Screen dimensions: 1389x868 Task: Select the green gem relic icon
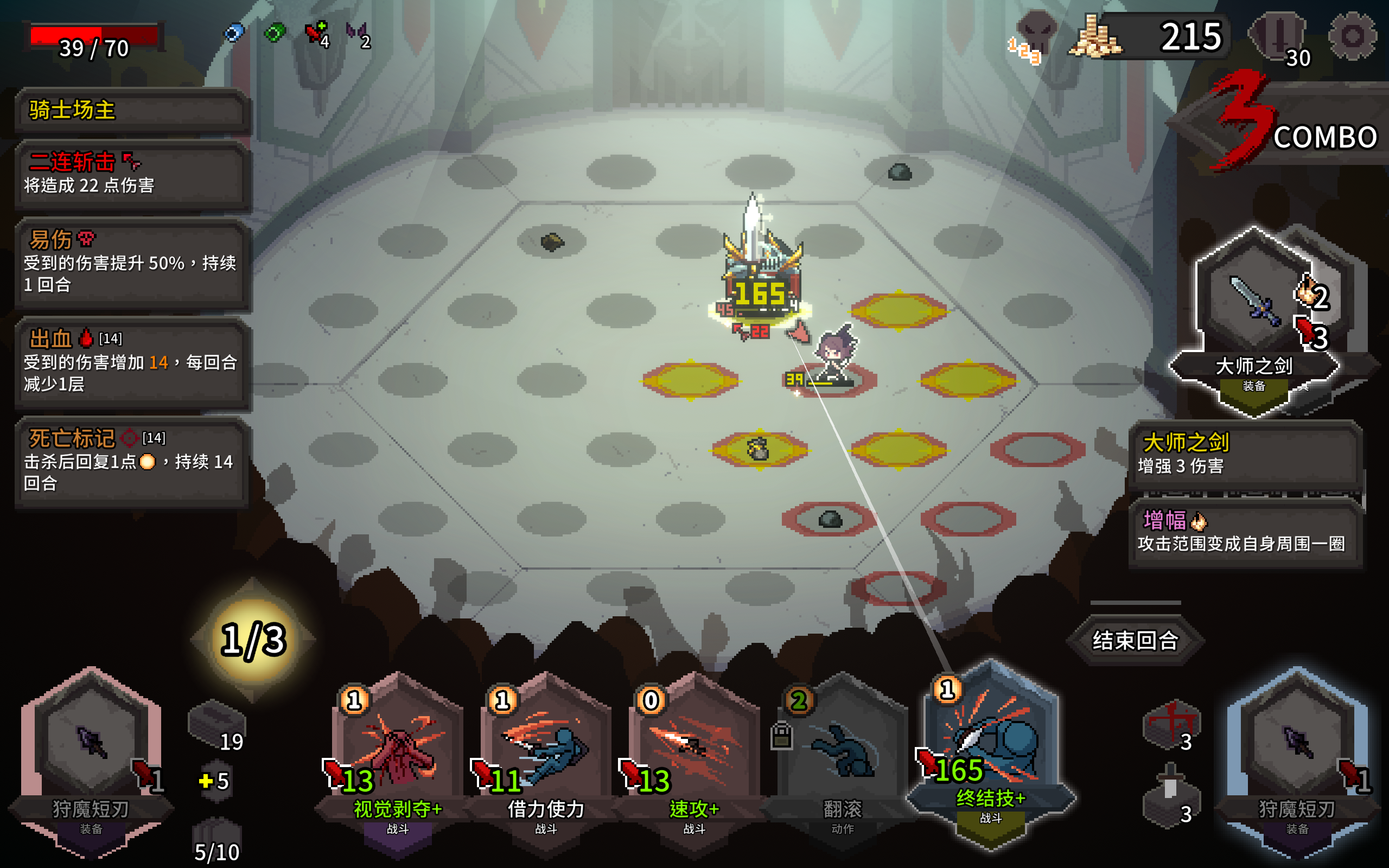click(x=275, y=33)
